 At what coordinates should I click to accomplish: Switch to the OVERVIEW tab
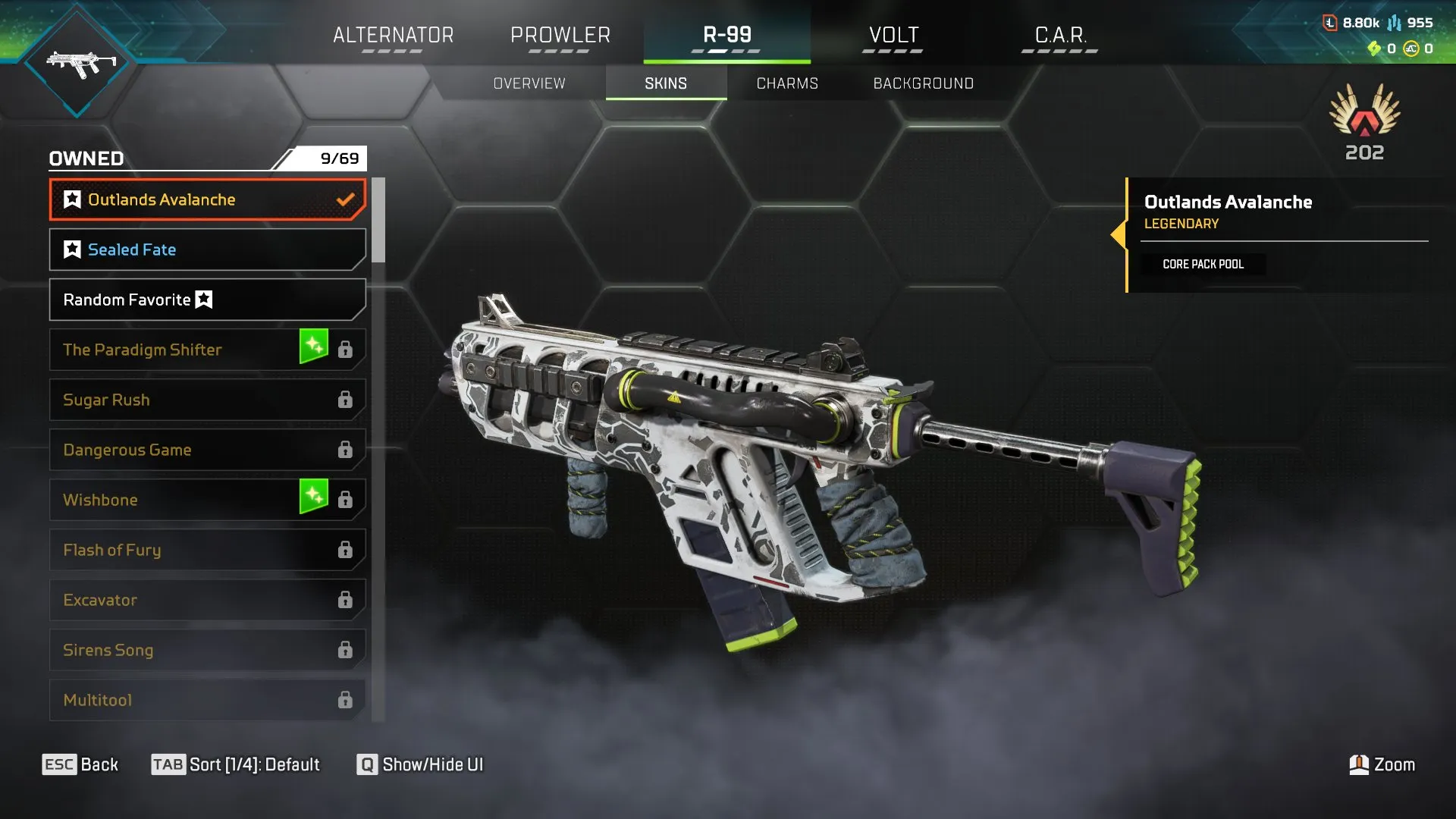click(x=529, y=83)
